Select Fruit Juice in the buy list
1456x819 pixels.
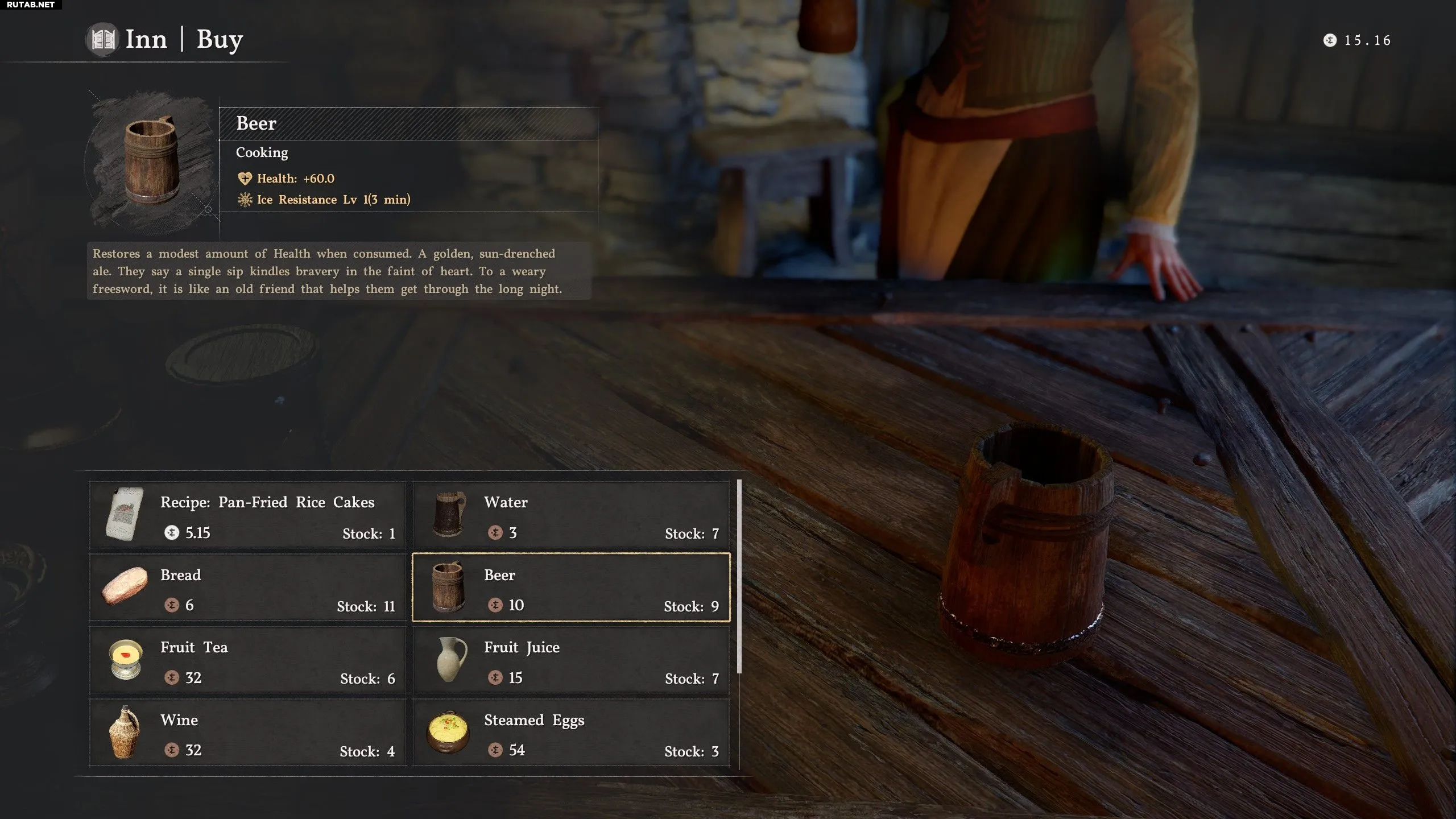[571, 660]
